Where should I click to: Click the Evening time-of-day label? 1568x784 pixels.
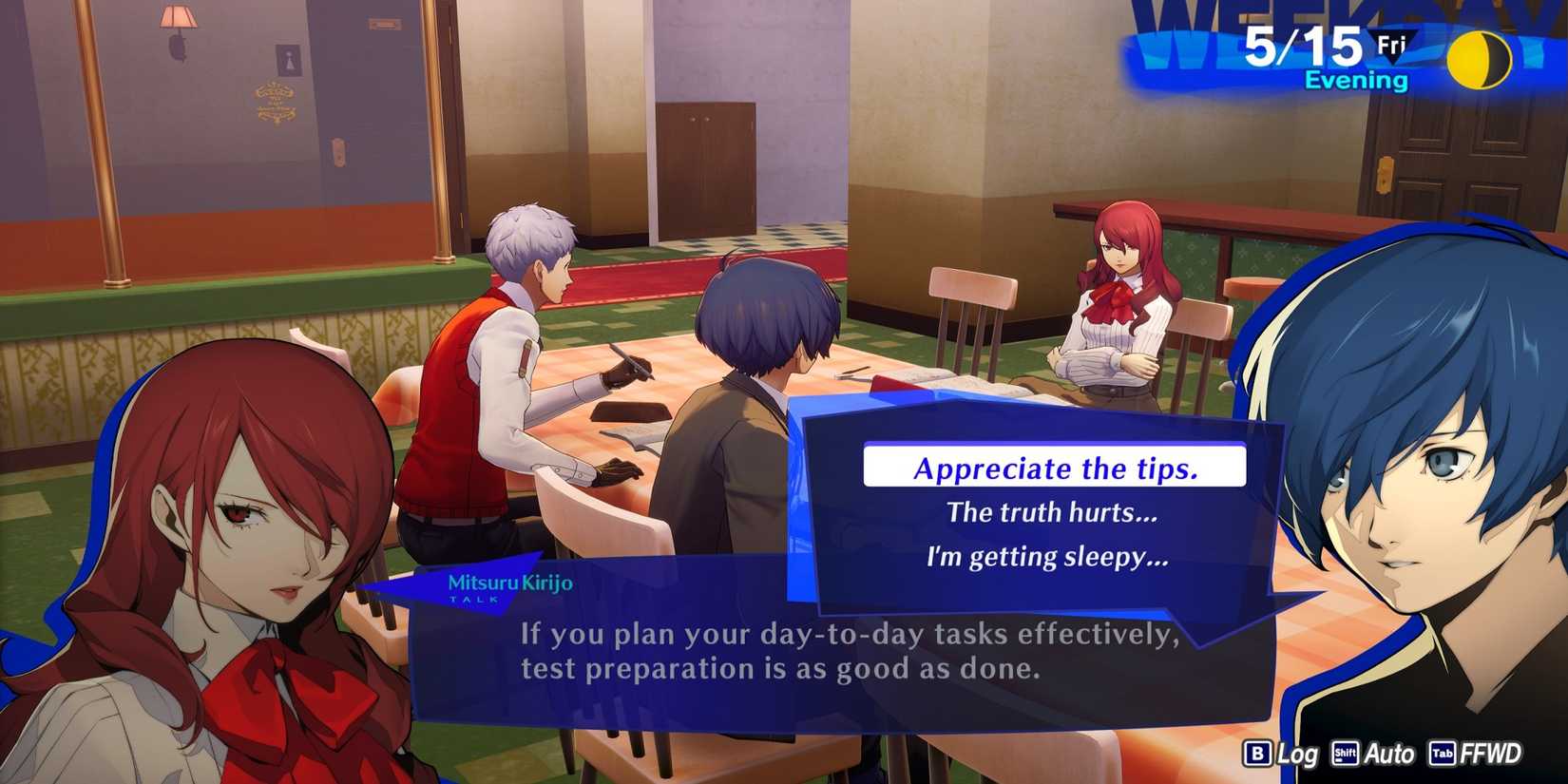pyautogui.click(x=1357, y=80)
